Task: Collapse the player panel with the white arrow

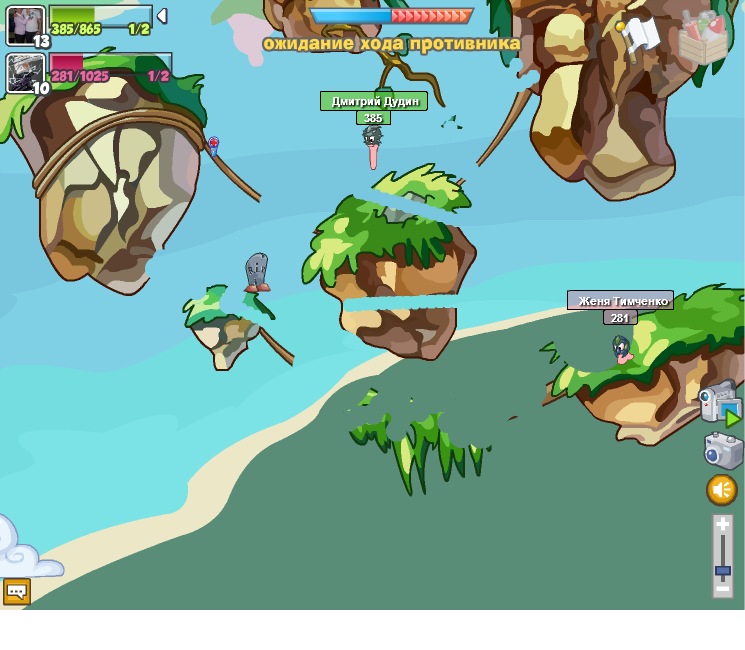Action: (x=162, y=16)
